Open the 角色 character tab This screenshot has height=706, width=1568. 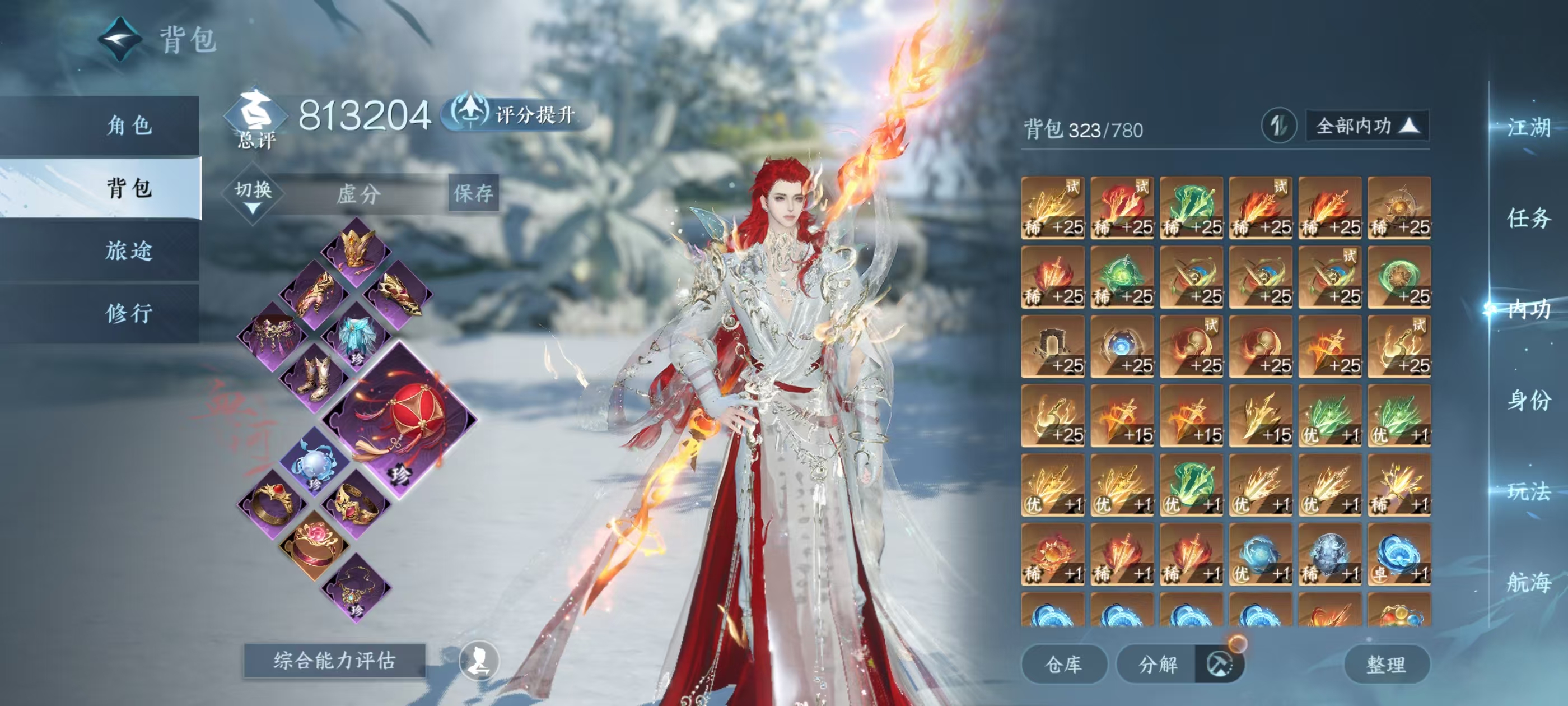[x=128, y=126]
